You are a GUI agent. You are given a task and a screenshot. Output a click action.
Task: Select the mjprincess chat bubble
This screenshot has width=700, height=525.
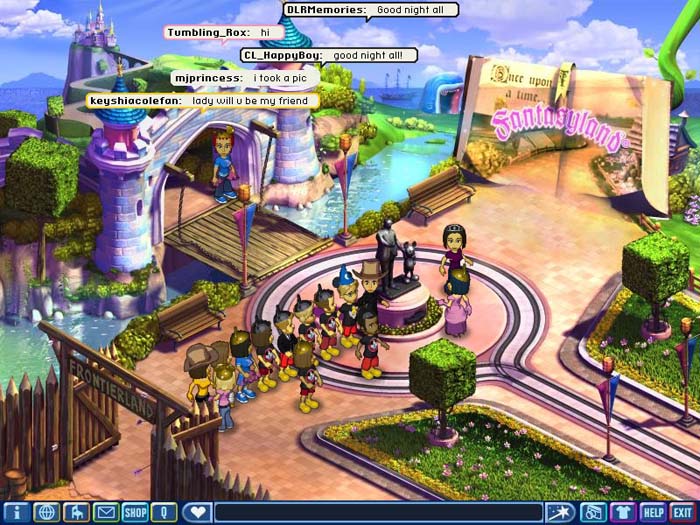tap(246, 77)
